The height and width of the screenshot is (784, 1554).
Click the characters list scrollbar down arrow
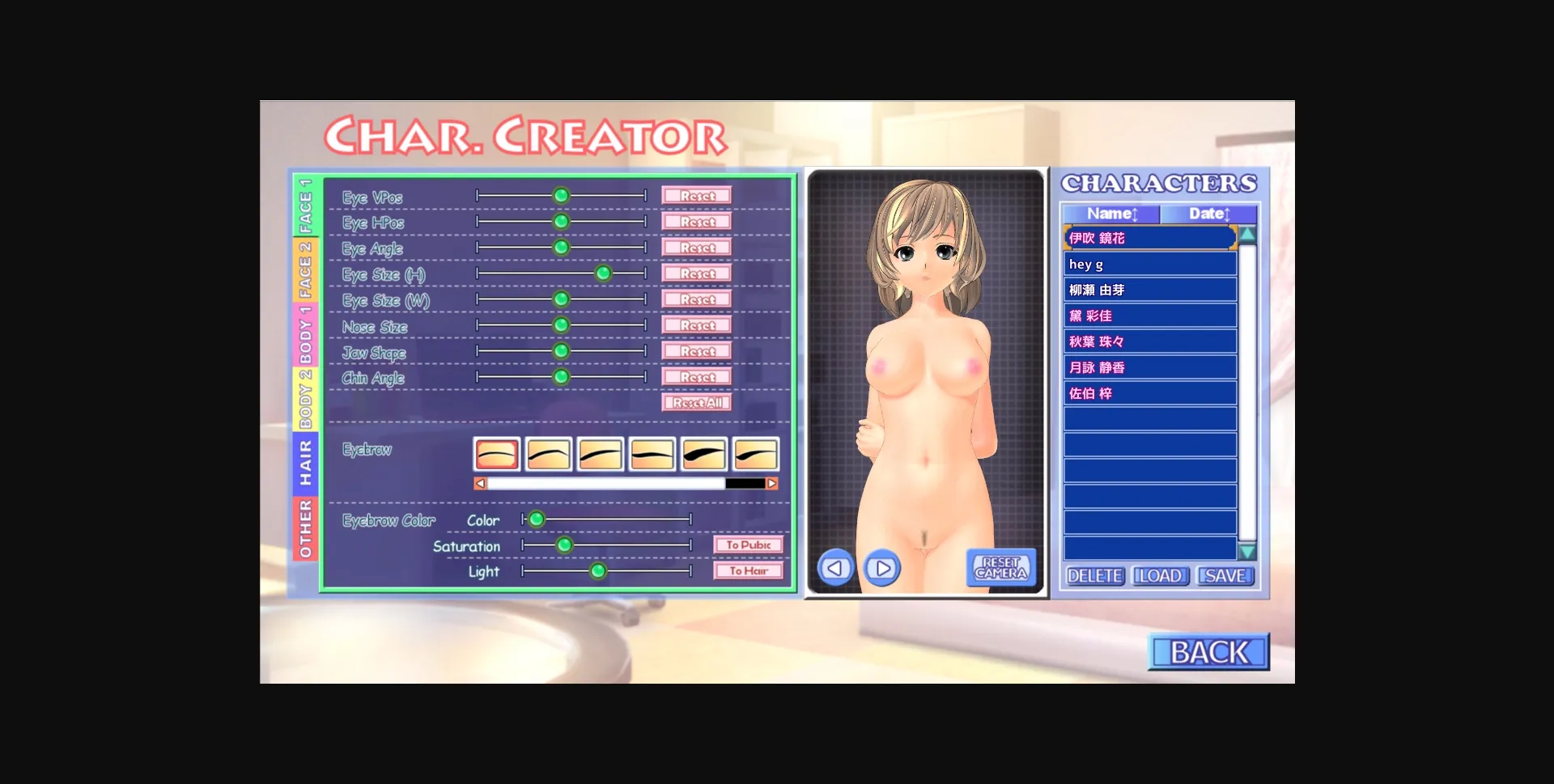[x=1247, y=550]
